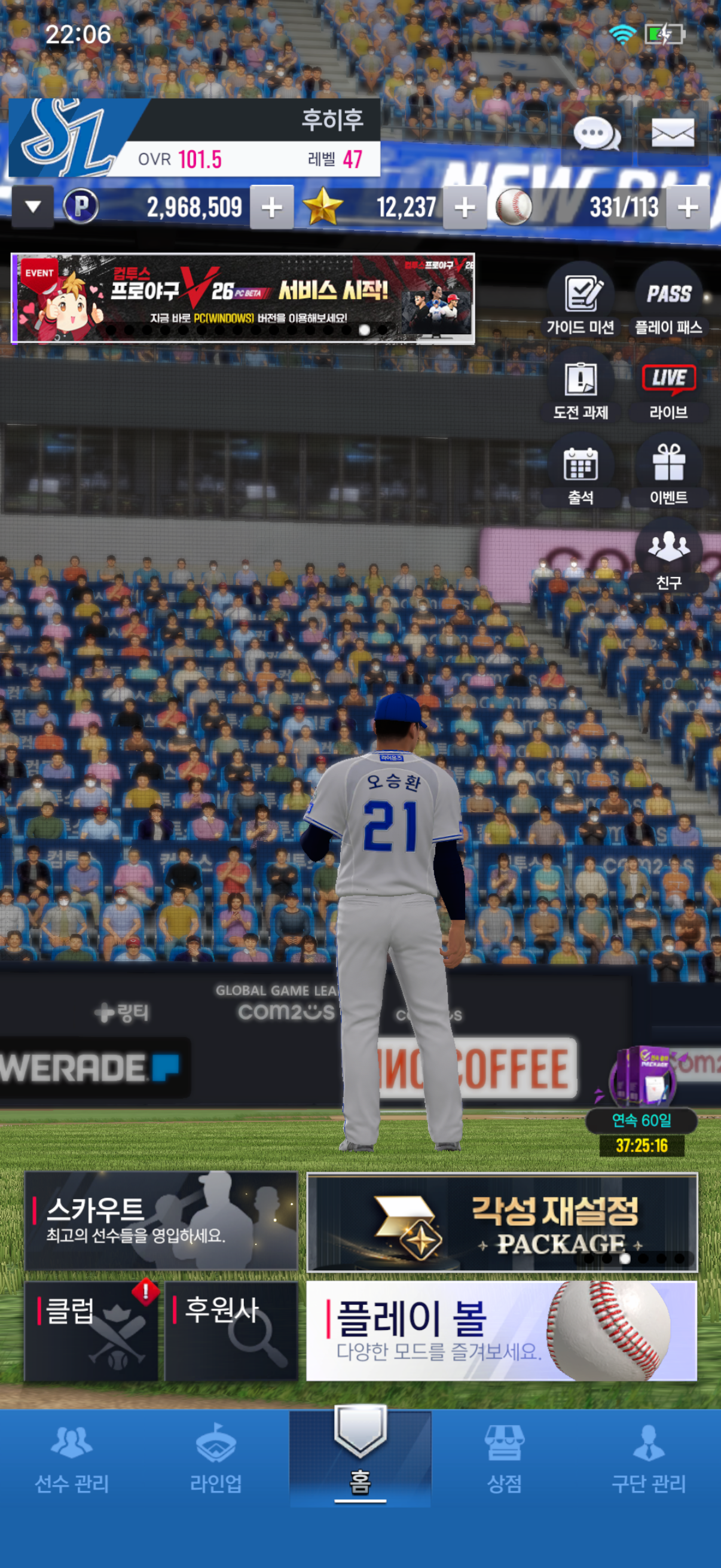721x1568 pixels.
Task: Open the 친구 friends list
Action: click(668, 555)
